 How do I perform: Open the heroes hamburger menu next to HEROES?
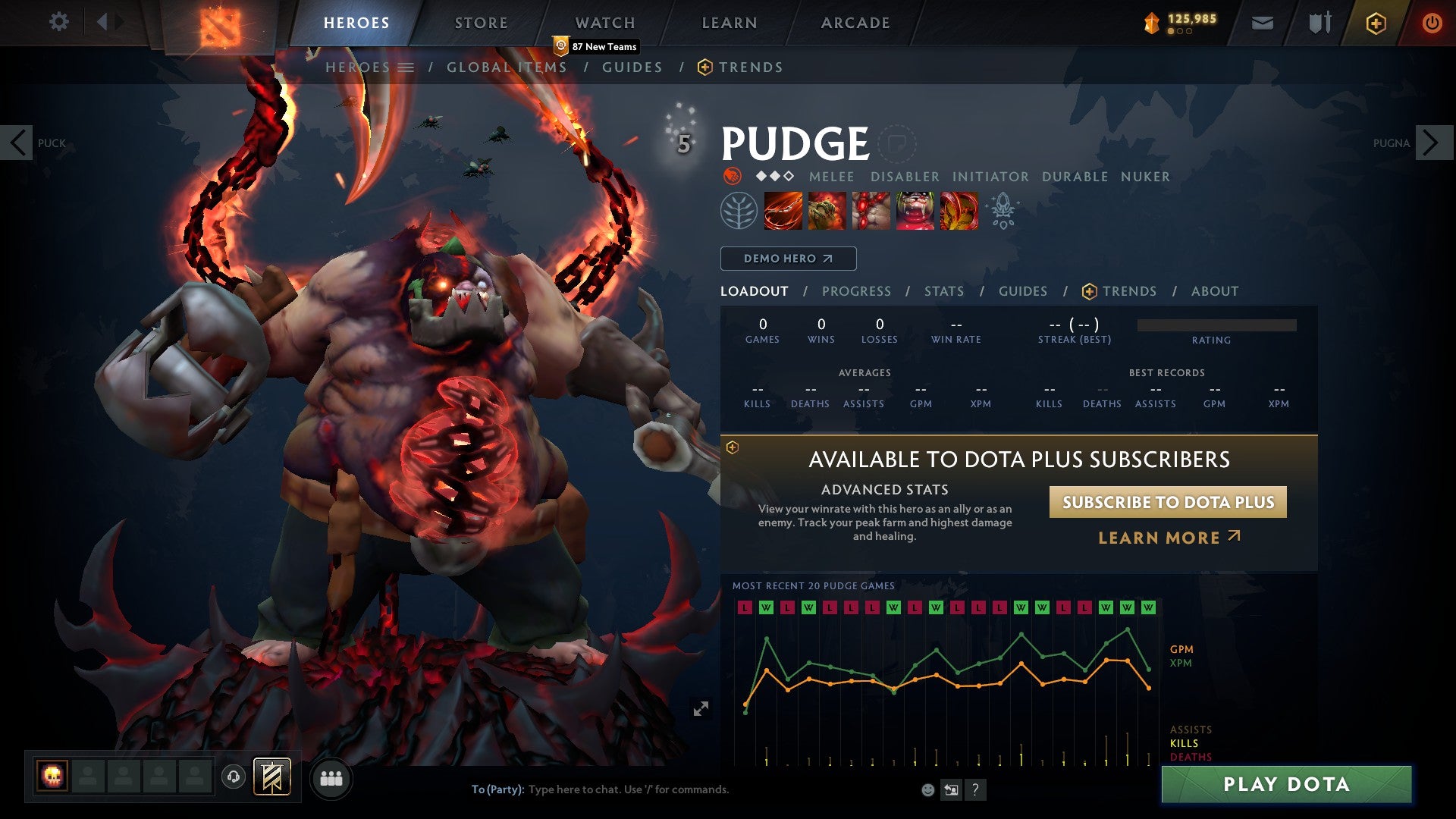(407, 67)
